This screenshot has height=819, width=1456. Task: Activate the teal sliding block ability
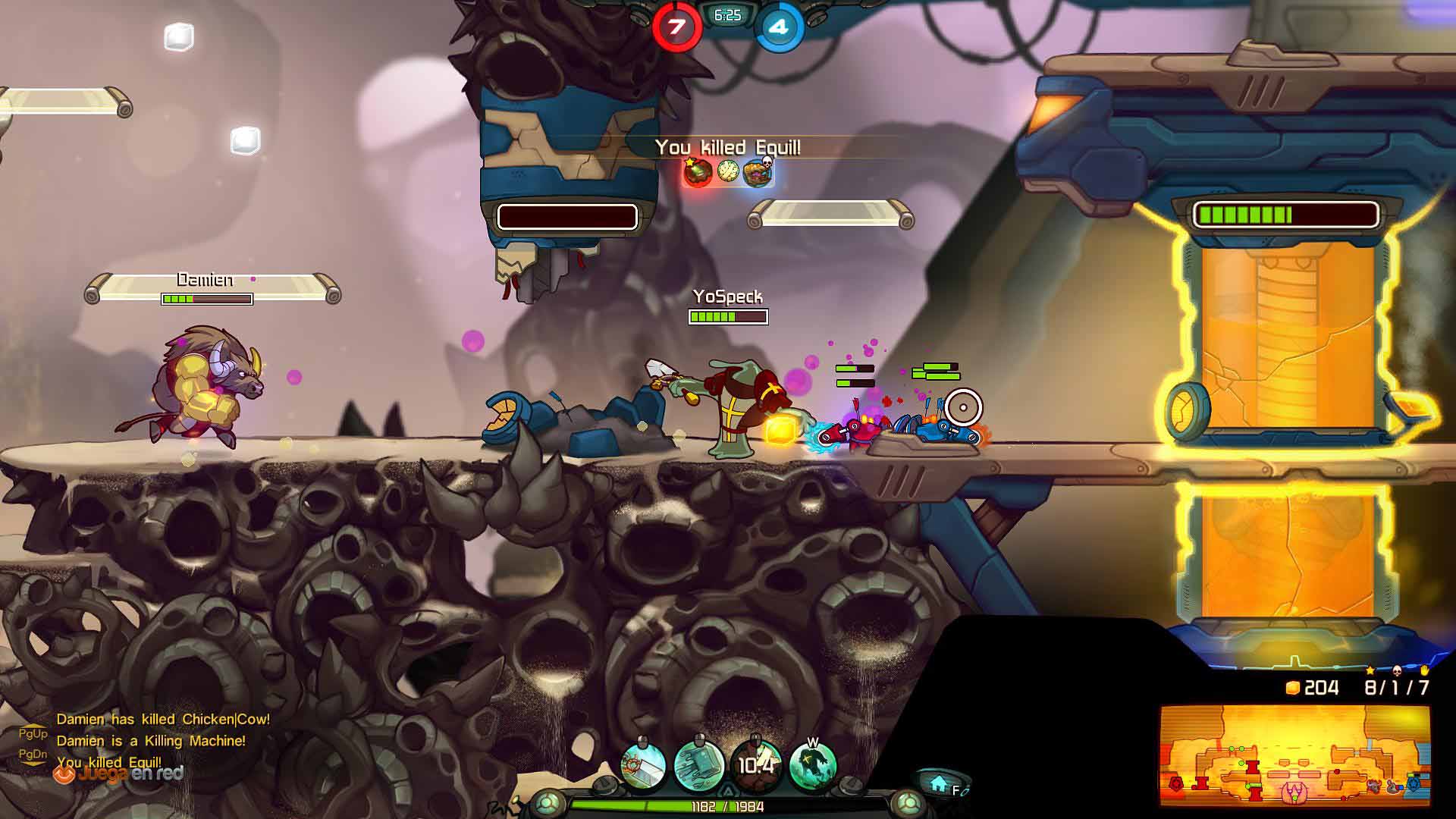(699, 765)
